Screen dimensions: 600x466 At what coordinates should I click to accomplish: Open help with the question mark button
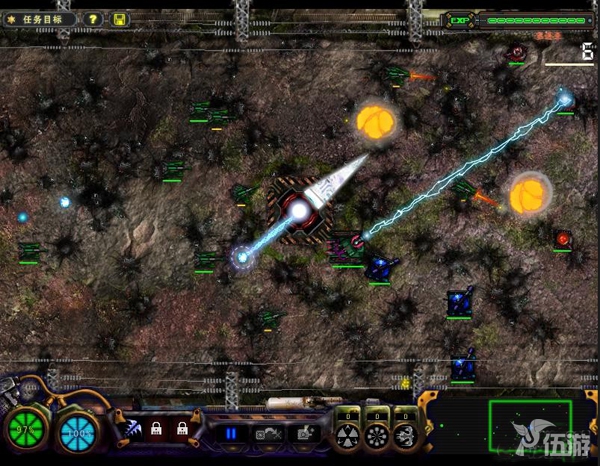(x=92, y=19)
